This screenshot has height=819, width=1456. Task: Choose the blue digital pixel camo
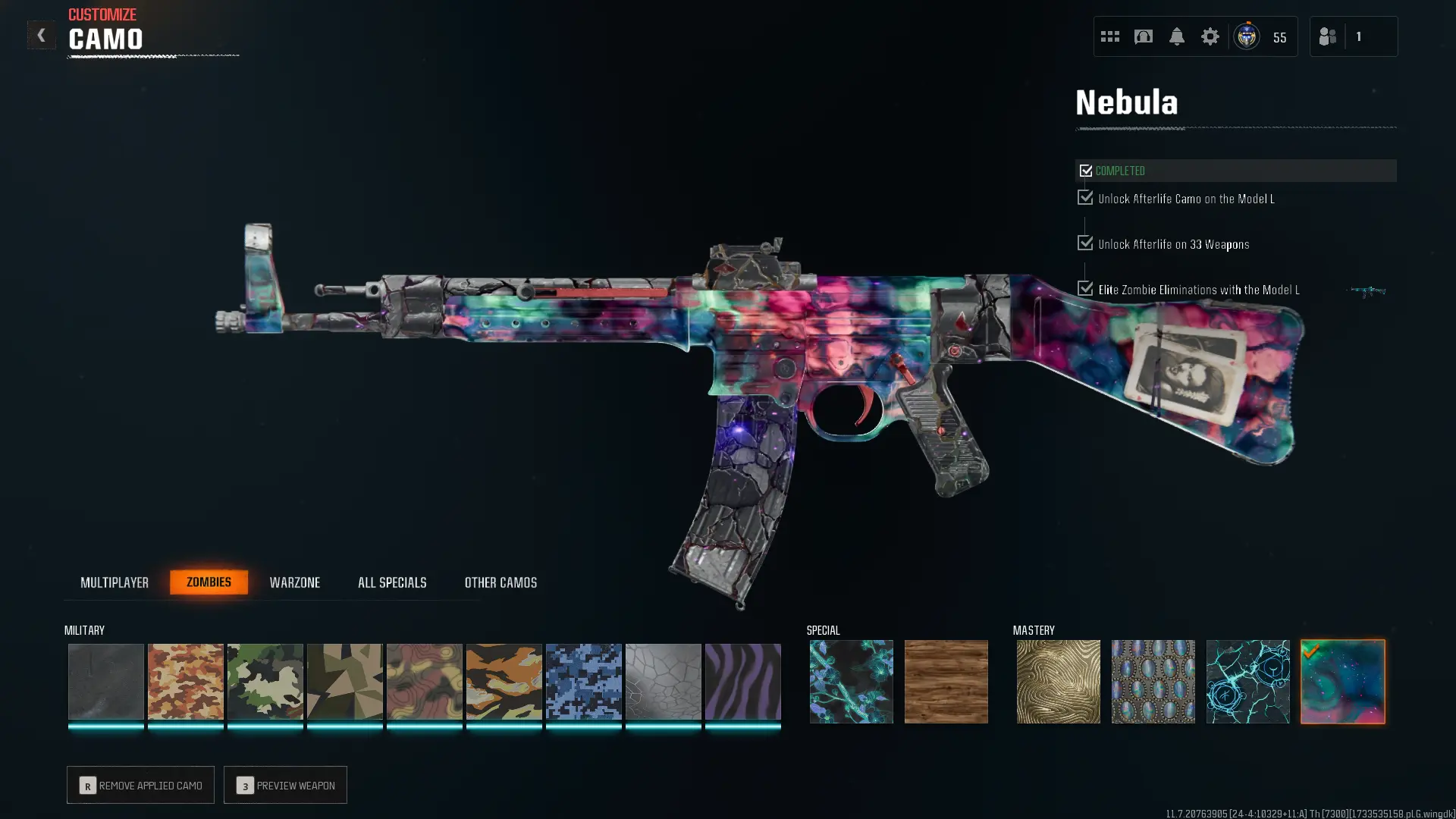(x=583, y=682)
